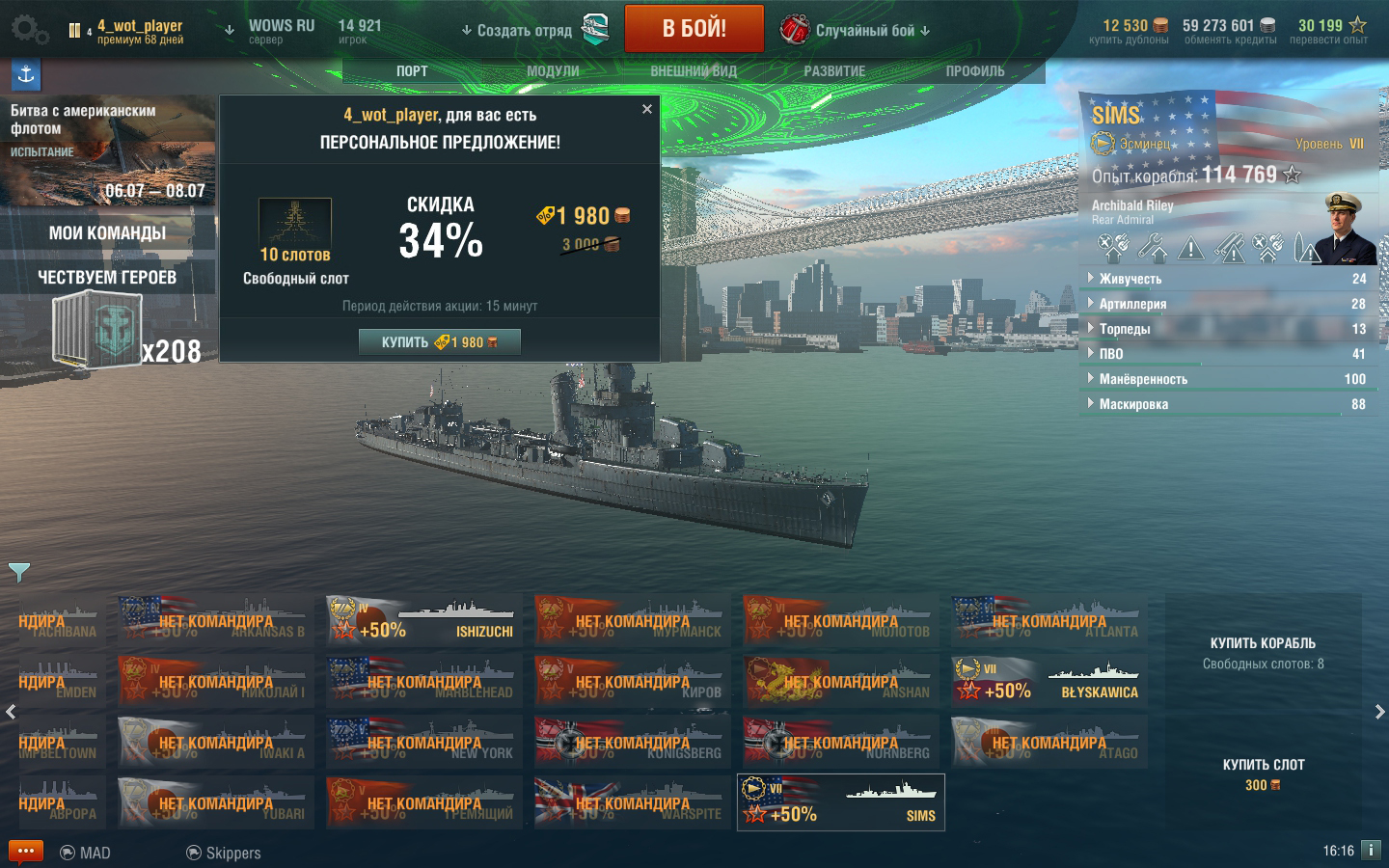Open the settings gear icon
Screen dimensions: 1389x868
[x=29, y=30]
